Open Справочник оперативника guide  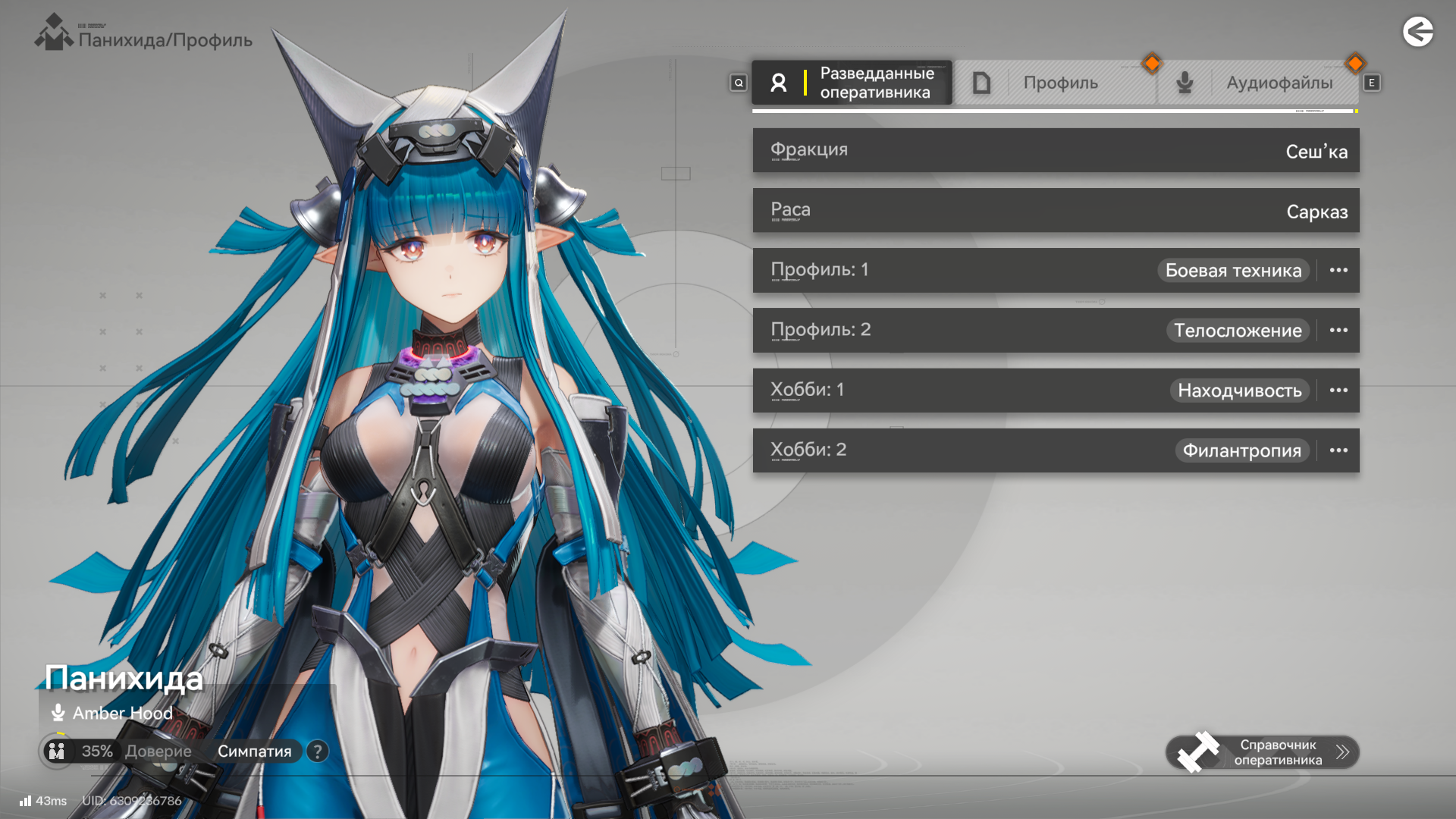click(x=1263, y=752)
